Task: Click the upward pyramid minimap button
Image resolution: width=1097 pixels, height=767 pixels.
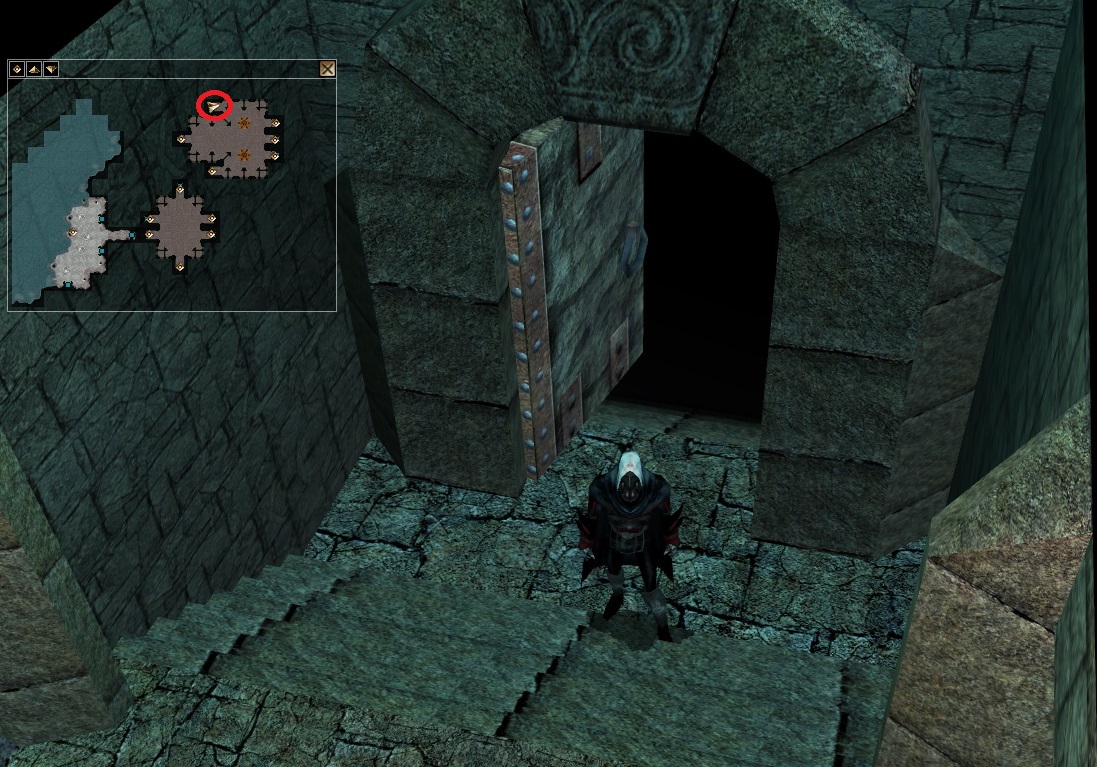Action: [33, 69]
